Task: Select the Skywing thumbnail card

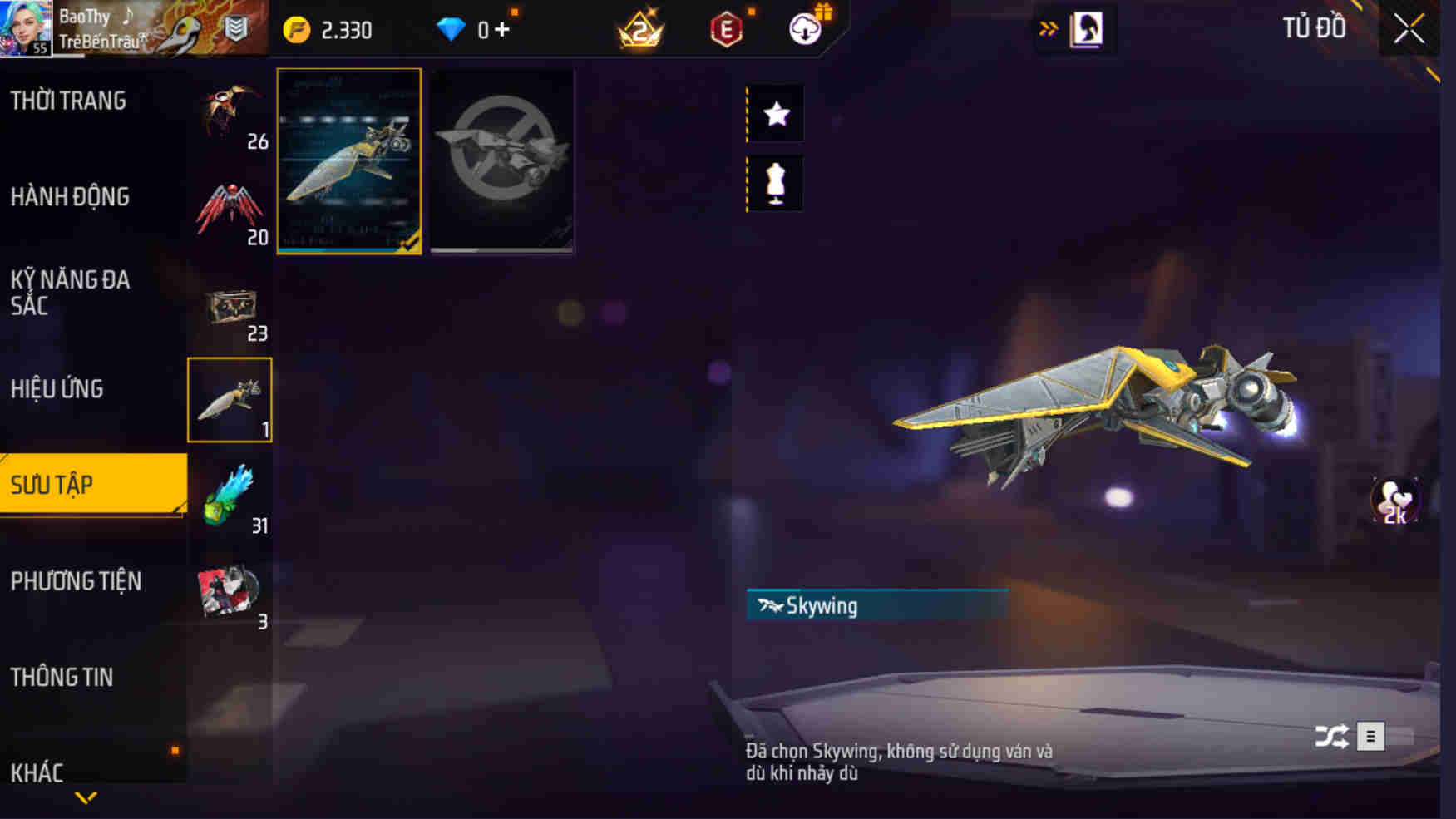Action: pyautogui.click(x=349, y=161)
